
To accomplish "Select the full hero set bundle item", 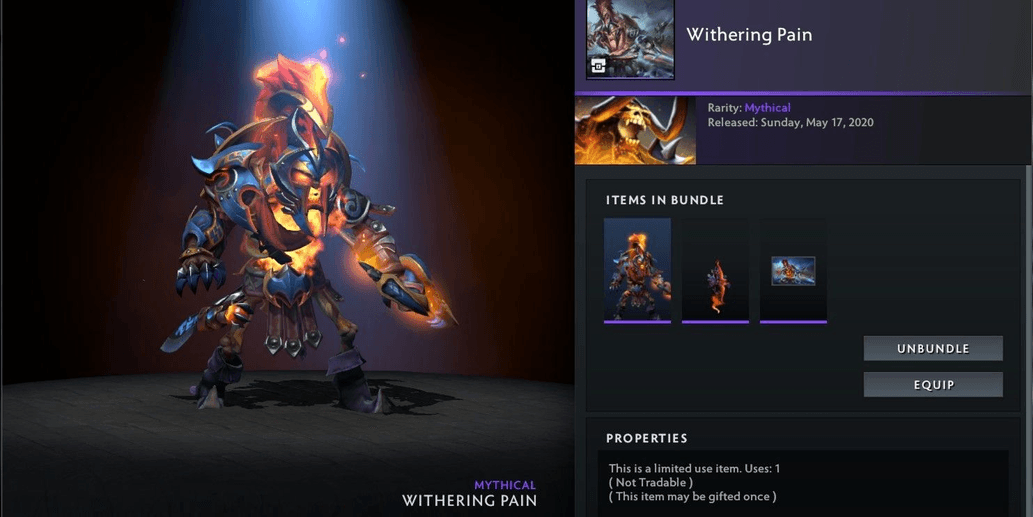I will (637, 270).
